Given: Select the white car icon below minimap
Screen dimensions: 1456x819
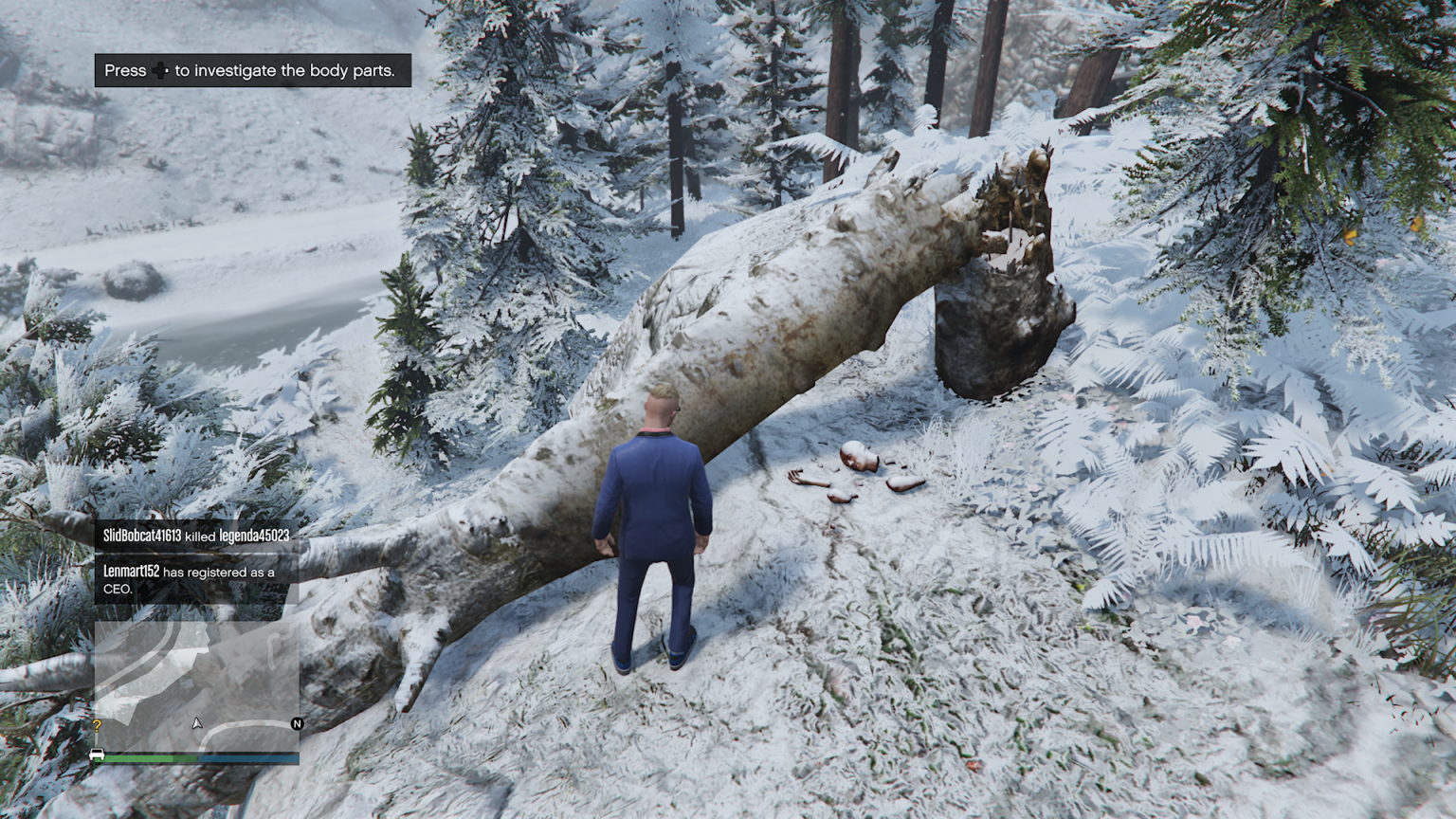Looking at the screenshot, I should pos(98,755).
